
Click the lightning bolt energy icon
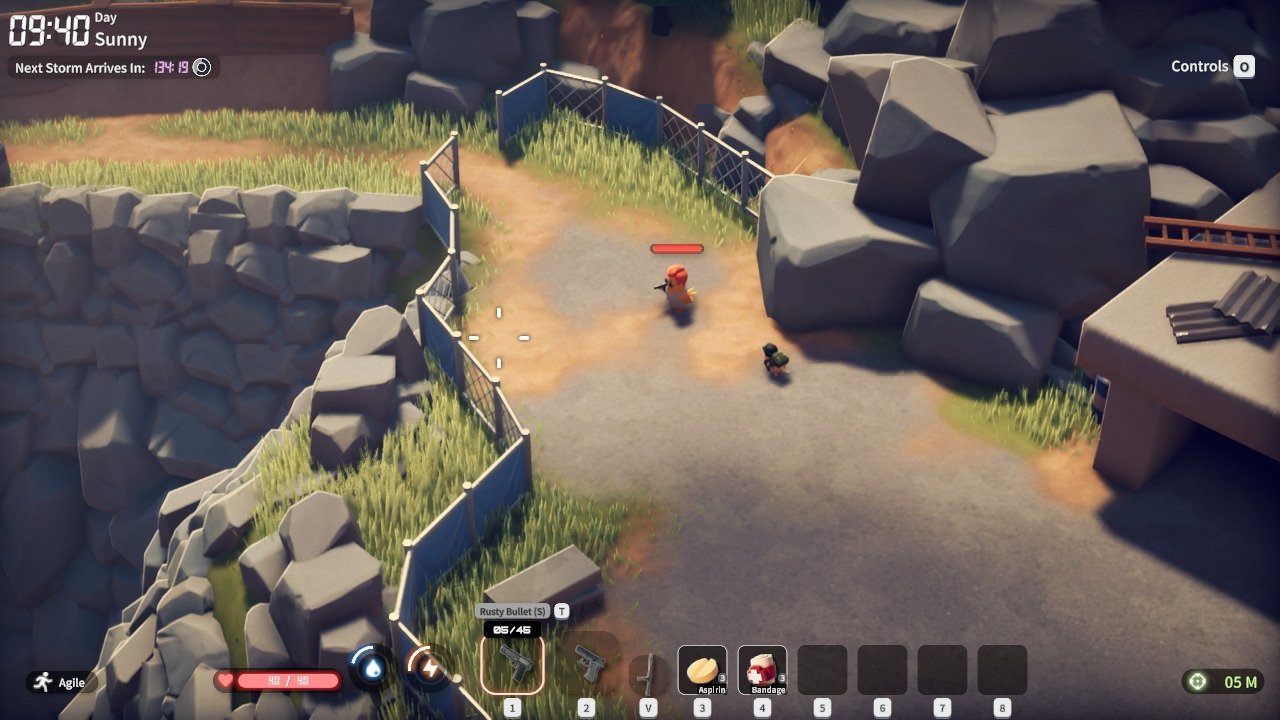pos(431,670)
